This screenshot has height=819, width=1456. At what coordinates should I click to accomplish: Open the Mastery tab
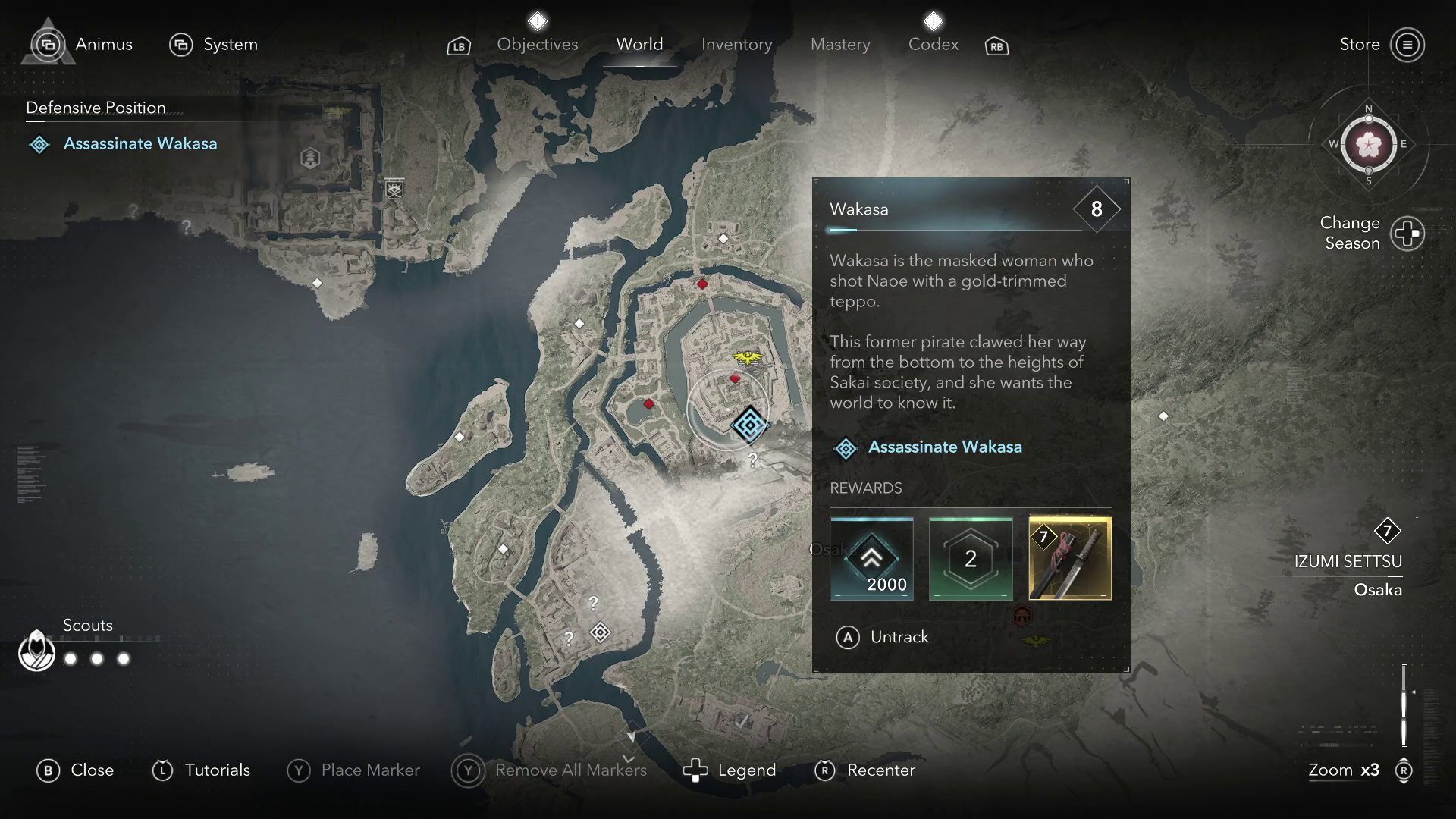point(839,45)
